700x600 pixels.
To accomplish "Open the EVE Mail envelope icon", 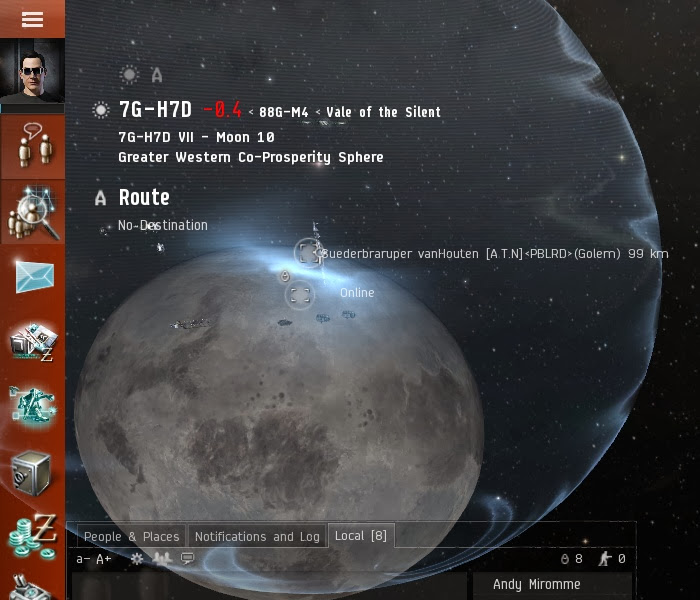I will 32,275.
